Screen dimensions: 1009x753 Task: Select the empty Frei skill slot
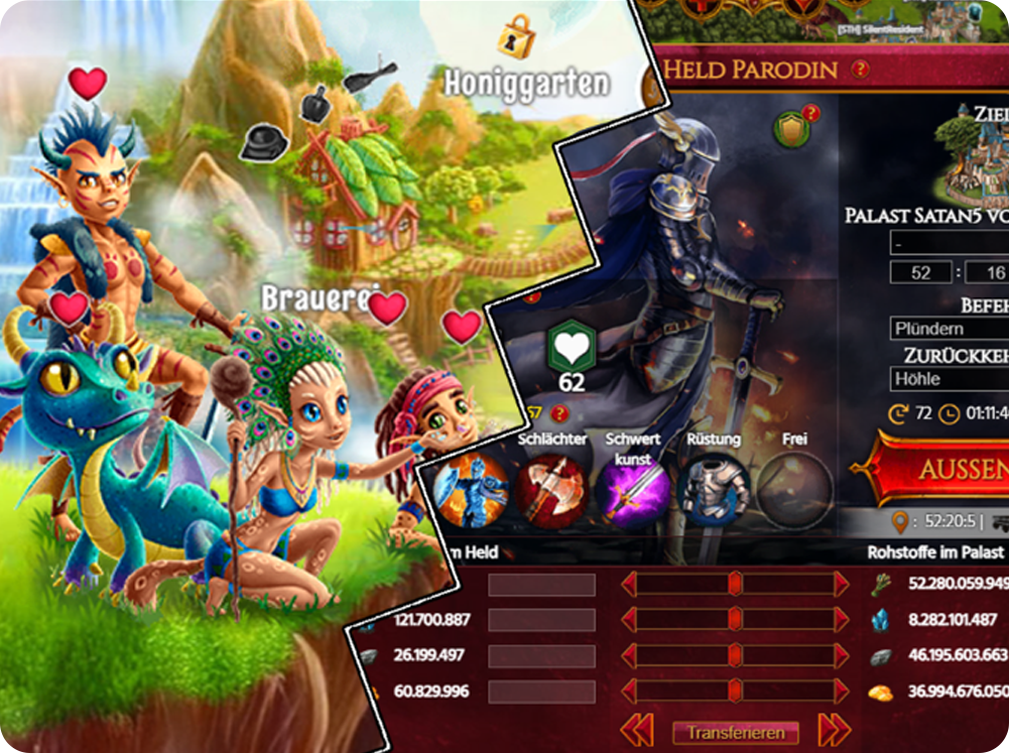coord(794,492)
